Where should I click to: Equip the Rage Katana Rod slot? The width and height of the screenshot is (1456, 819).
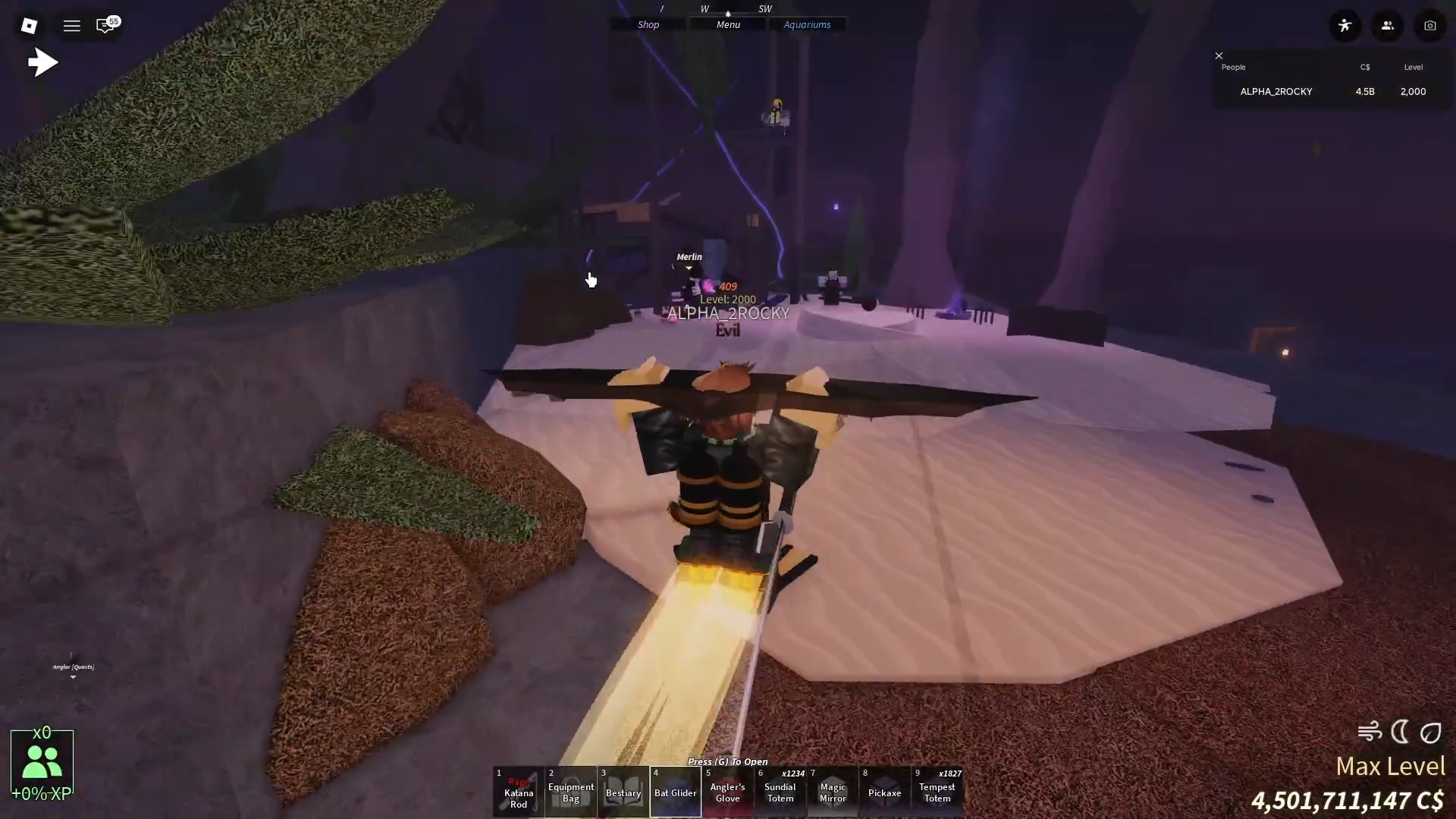519,792
